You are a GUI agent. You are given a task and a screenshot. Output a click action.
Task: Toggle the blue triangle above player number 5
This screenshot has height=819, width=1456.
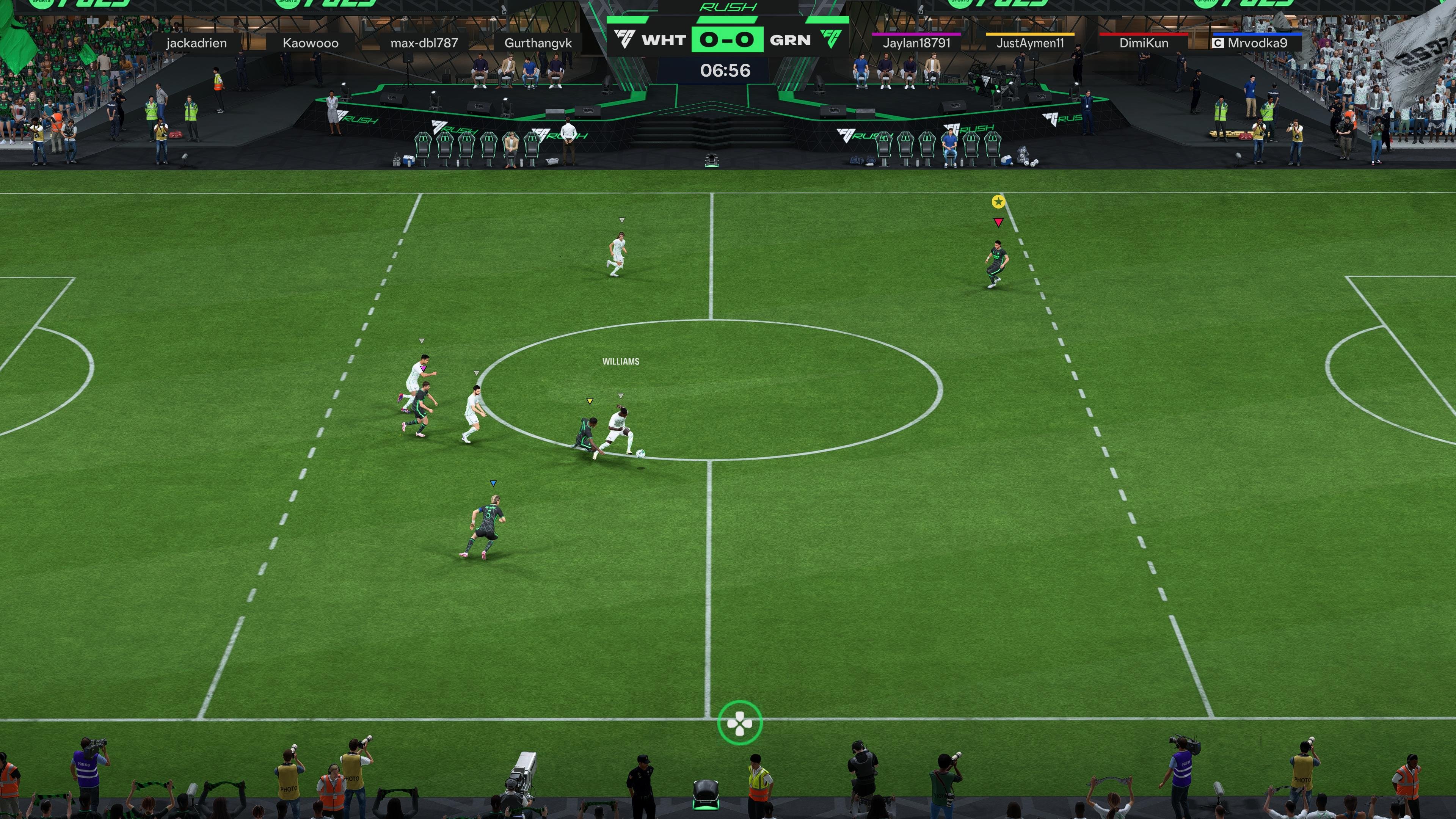tap(493, 482)
